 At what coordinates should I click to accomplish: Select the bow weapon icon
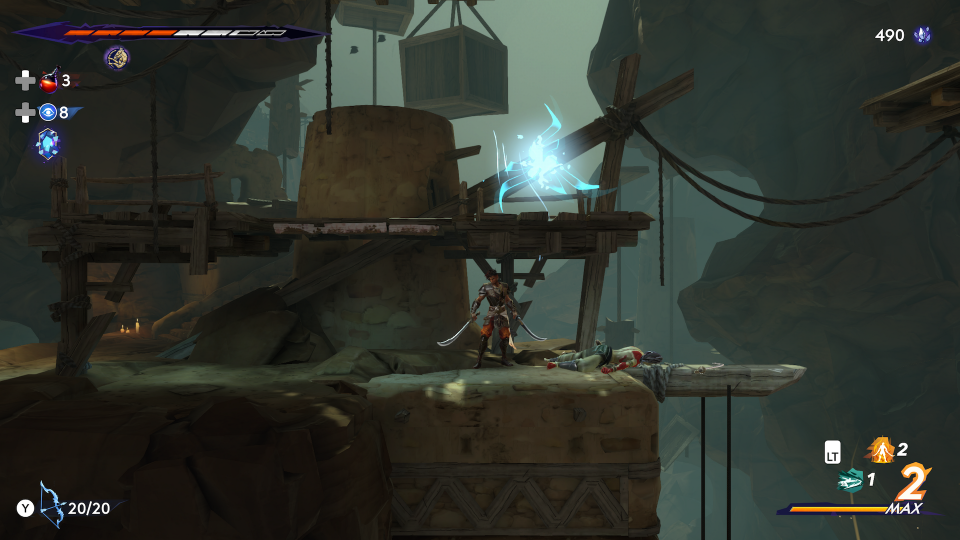tap(51, 506)
